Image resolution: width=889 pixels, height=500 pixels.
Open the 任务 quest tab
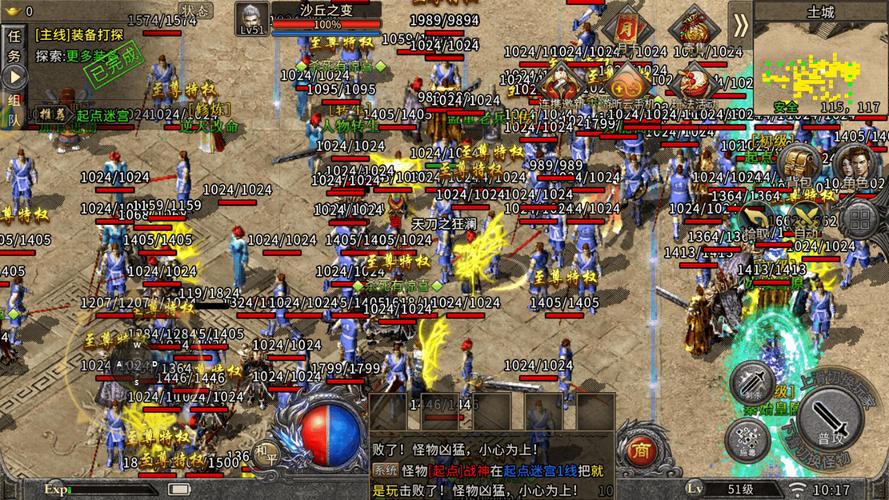[x=13, y=44]
